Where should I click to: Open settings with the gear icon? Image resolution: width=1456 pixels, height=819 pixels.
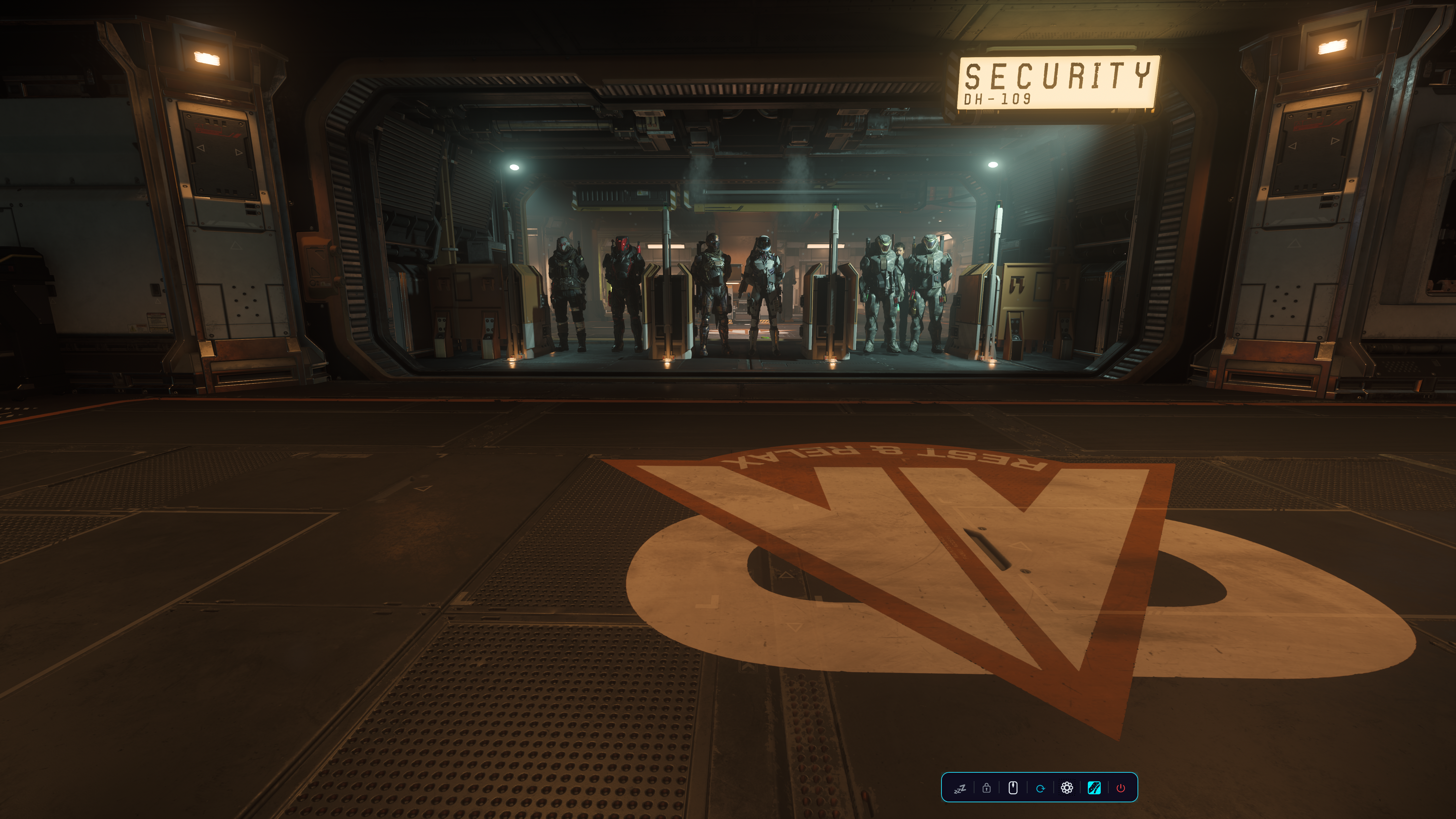coord(1067,788)
